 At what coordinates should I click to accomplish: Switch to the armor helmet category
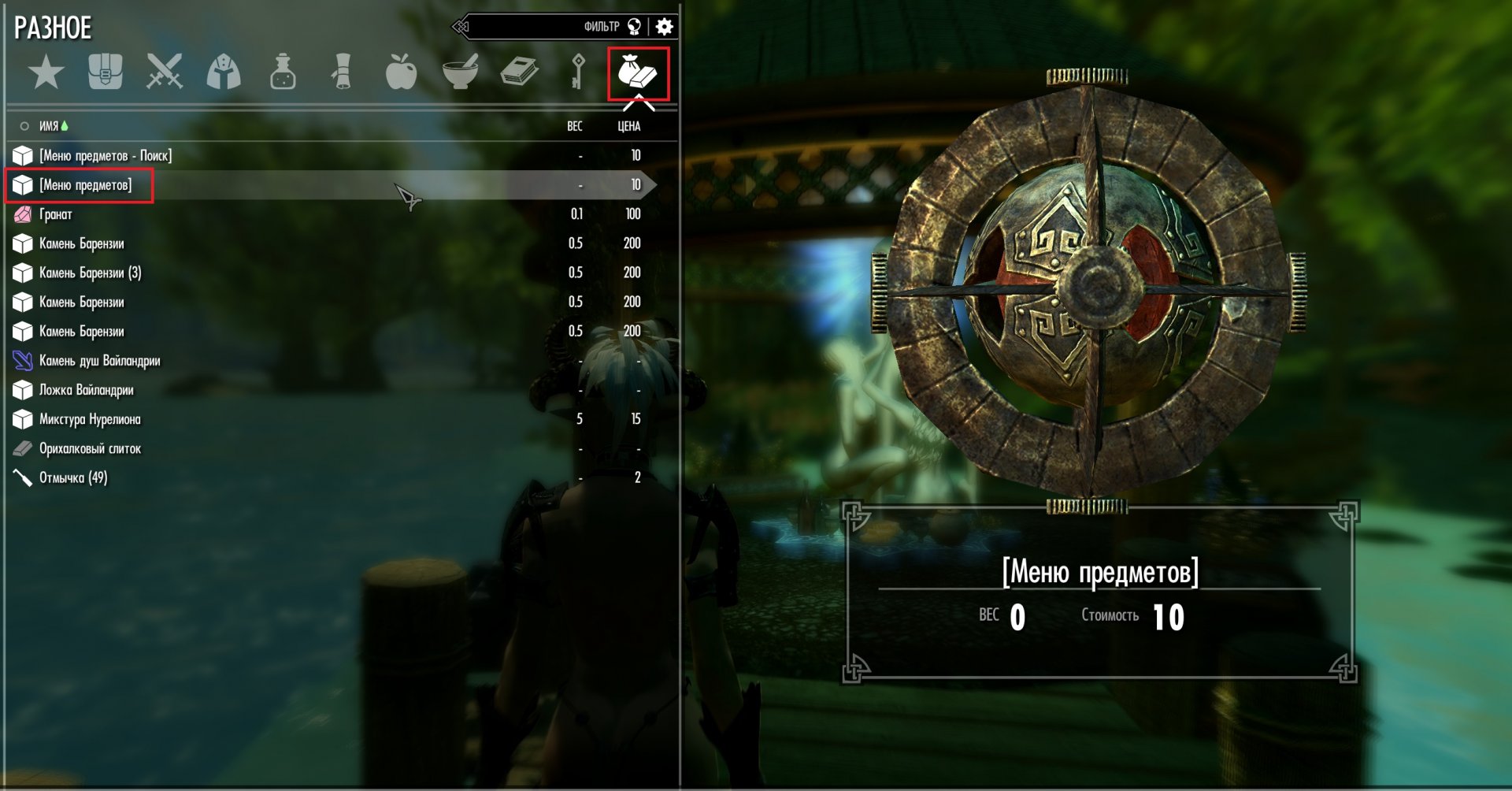click(x=224, y=72)
